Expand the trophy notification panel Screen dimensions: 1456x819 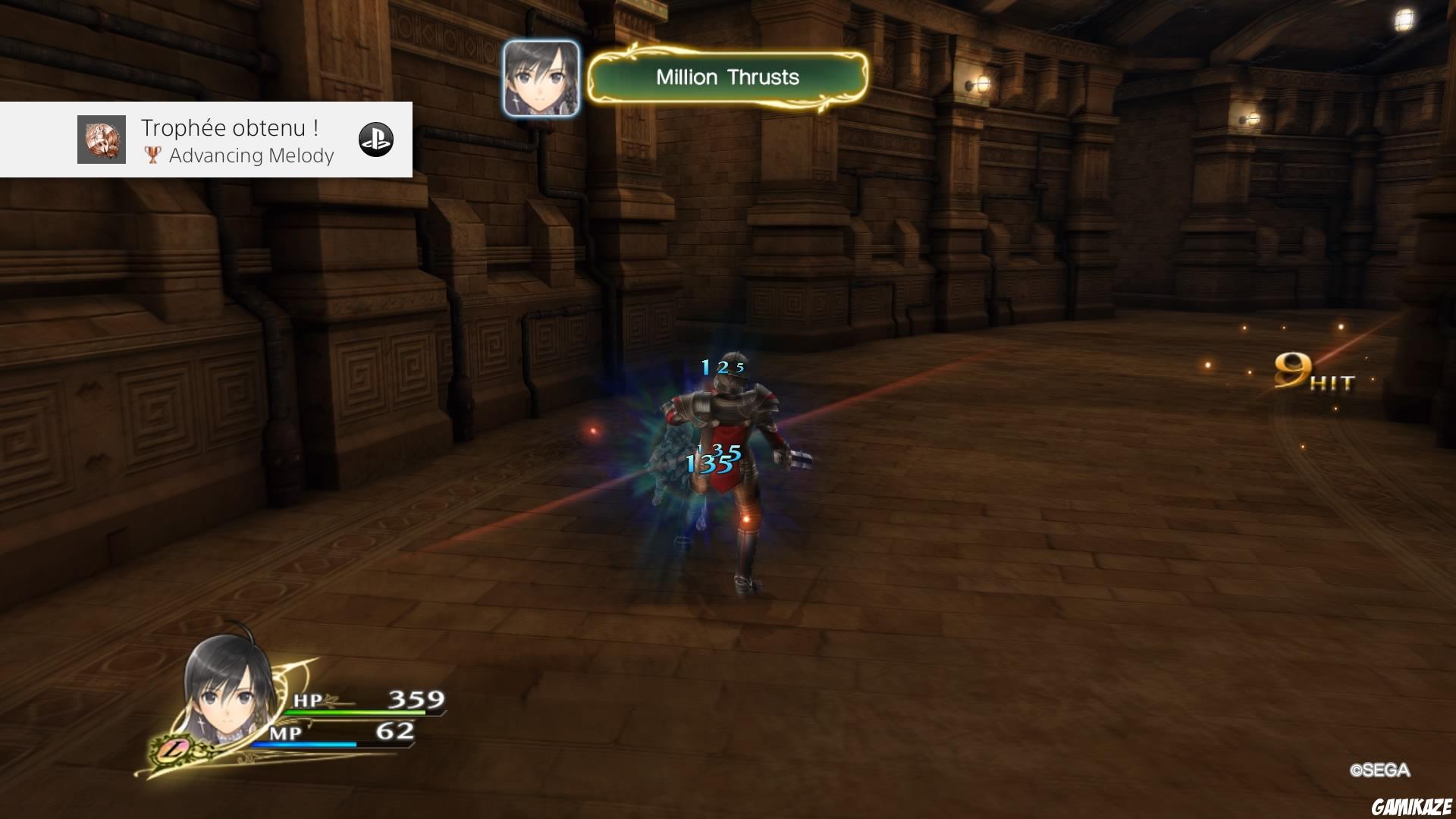205,140
